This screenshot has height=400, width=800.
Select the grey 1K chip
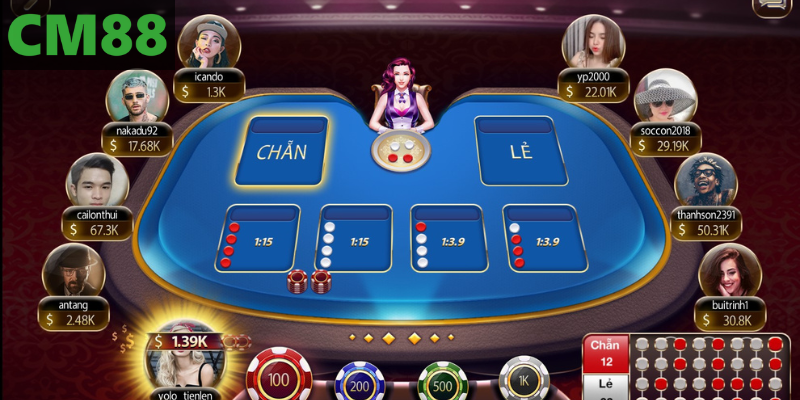523,378
